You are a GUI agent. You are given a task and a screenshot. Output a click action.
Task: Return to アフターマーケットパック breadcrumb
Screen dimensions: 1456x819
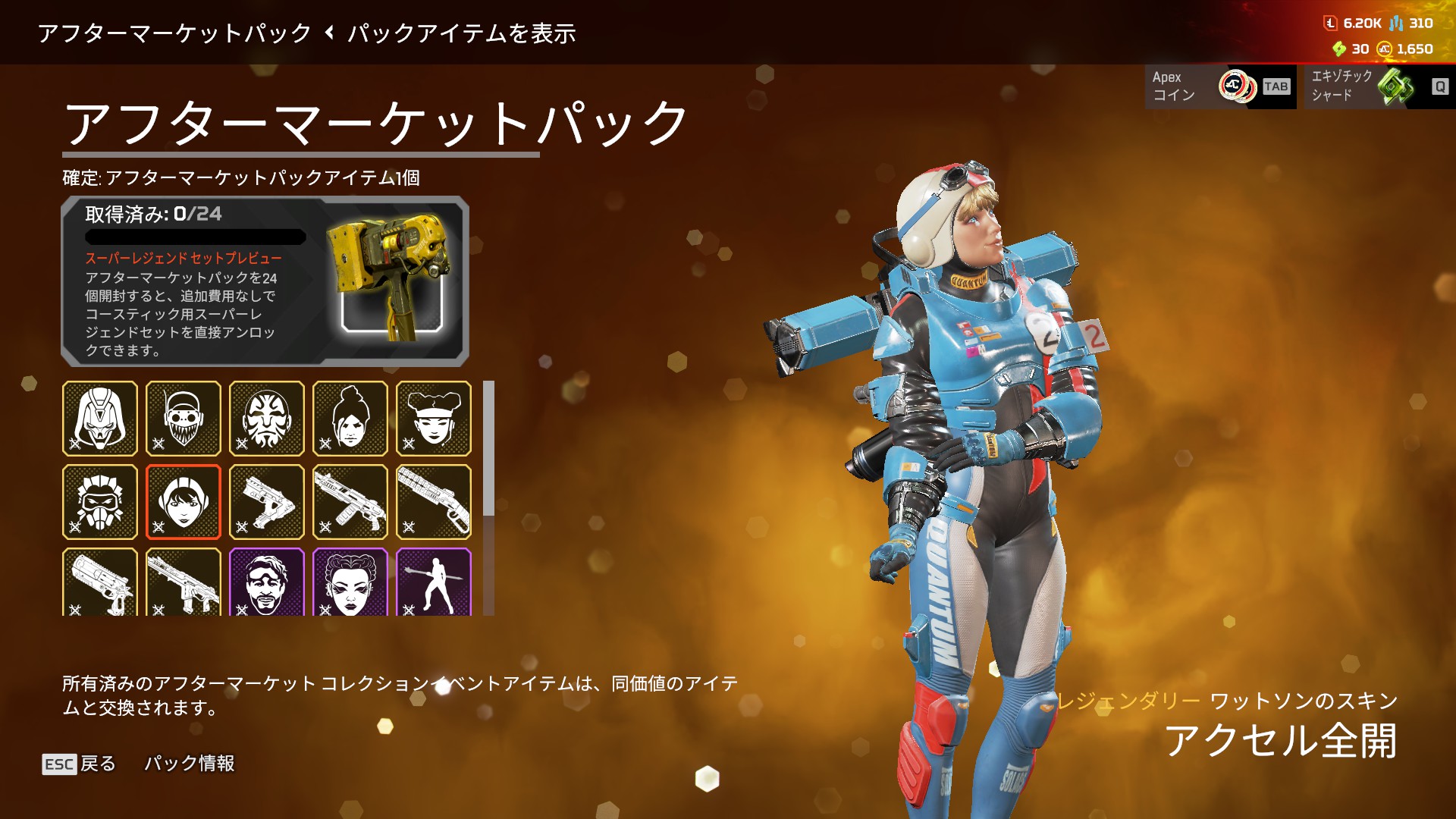pyautogui.click(x=174, y=33)
